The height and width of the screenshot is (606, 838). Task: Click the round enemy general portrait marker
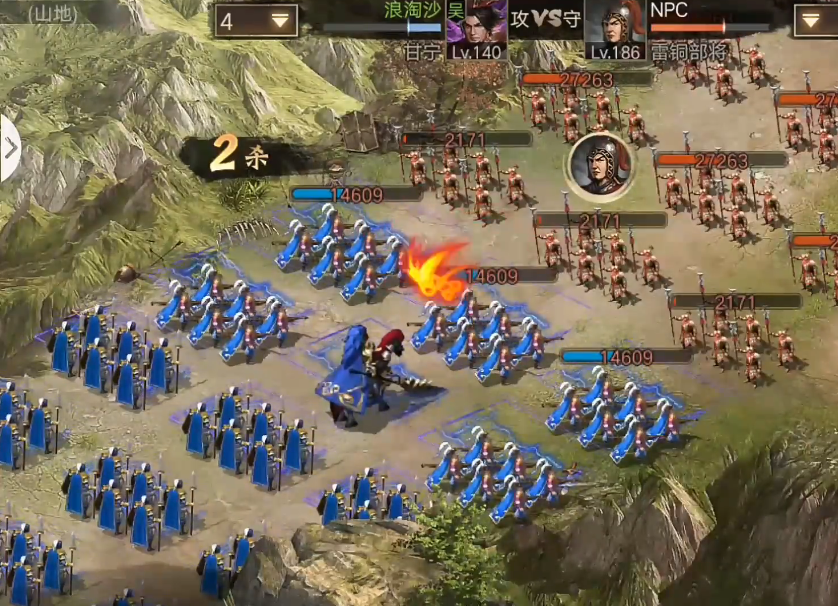coord(597,165)
